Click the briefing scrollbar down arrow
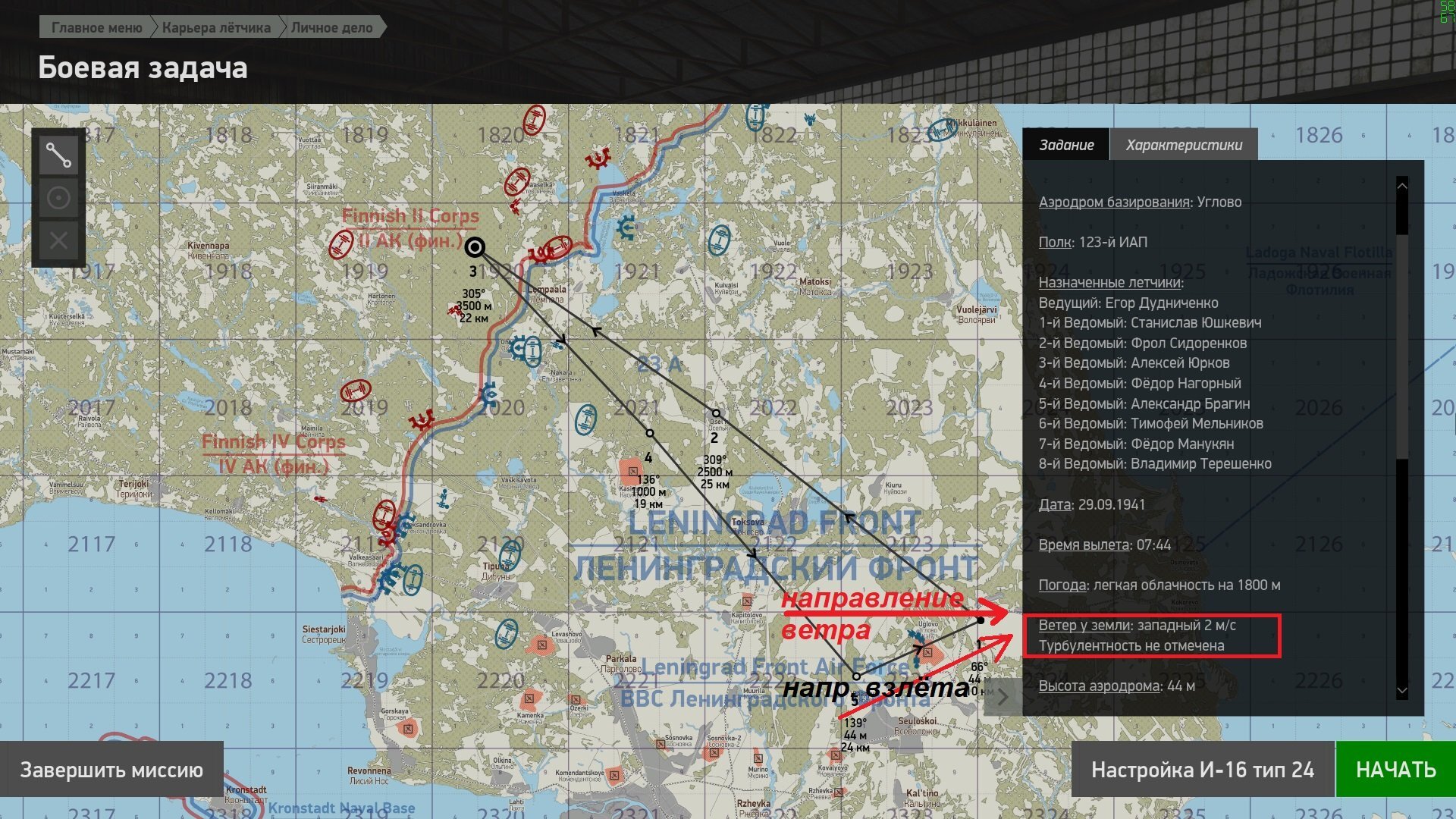 [x=1401, y=691]
